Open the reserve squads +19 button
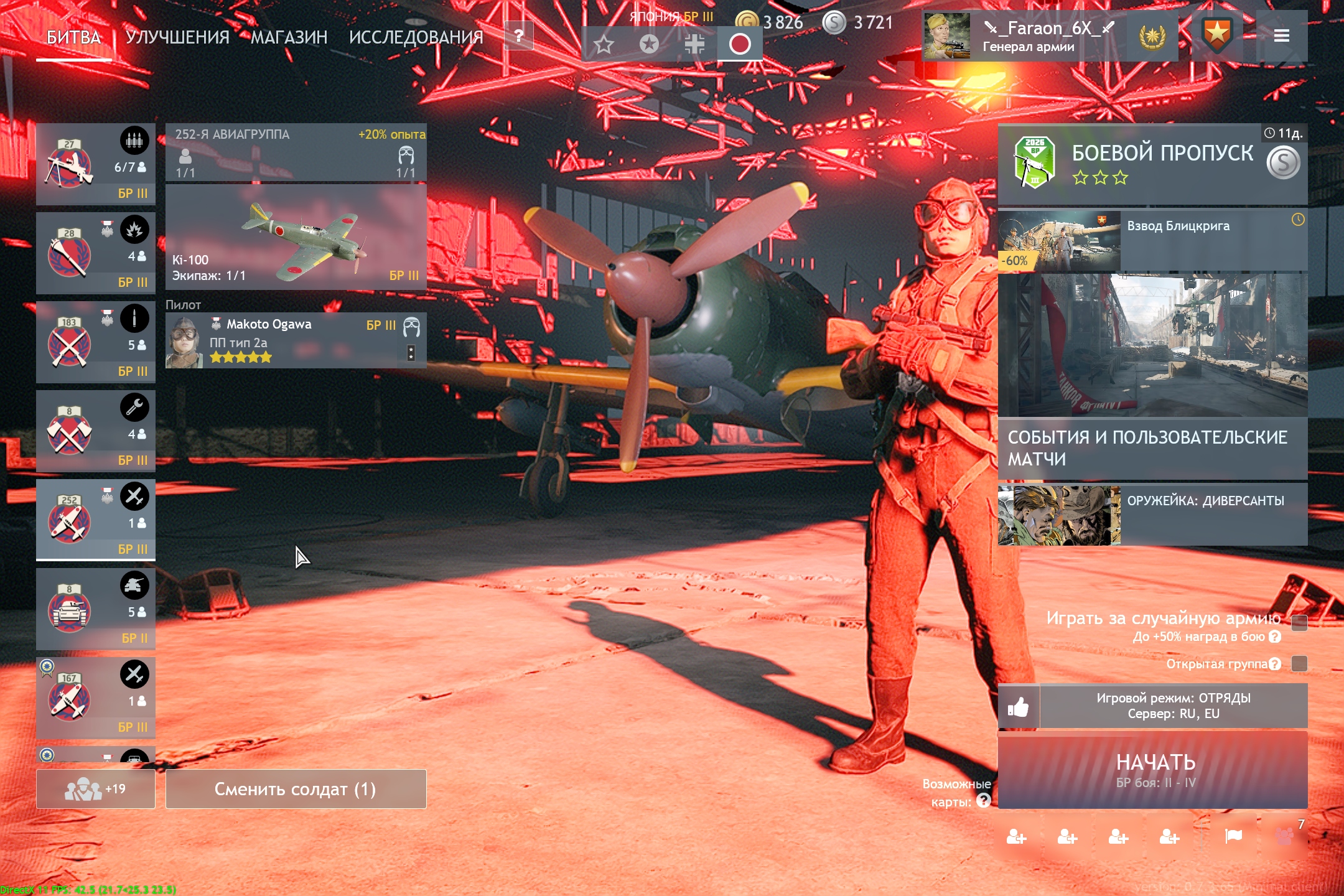The height and width of the screenshot is (896, 1344). (95, 789)
